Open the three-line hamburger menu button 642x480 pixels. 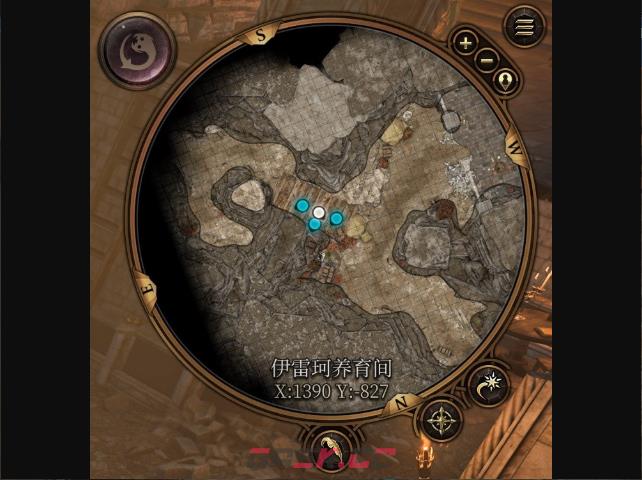click(x=524, y=26)
